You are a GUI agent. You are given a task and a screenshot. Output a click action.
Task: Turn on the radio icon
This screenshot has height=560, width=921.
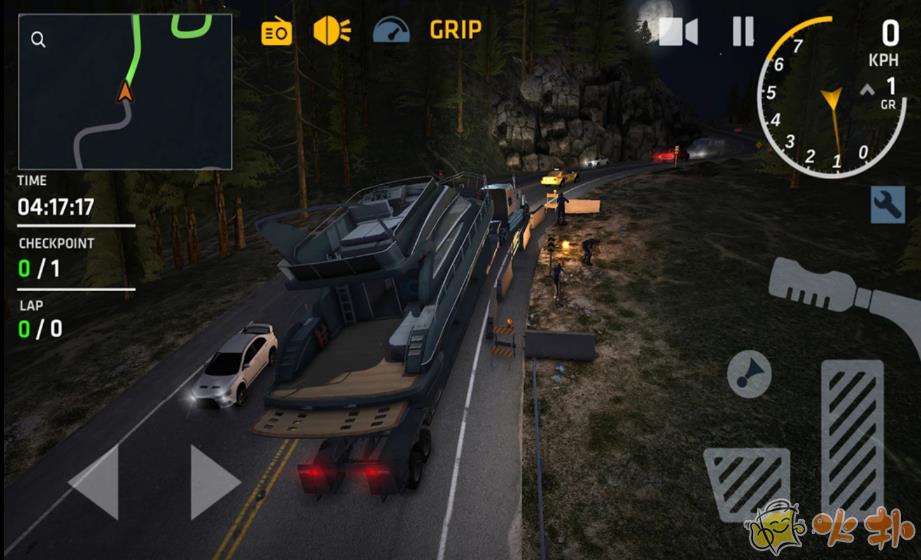click(x=277, y=32)
